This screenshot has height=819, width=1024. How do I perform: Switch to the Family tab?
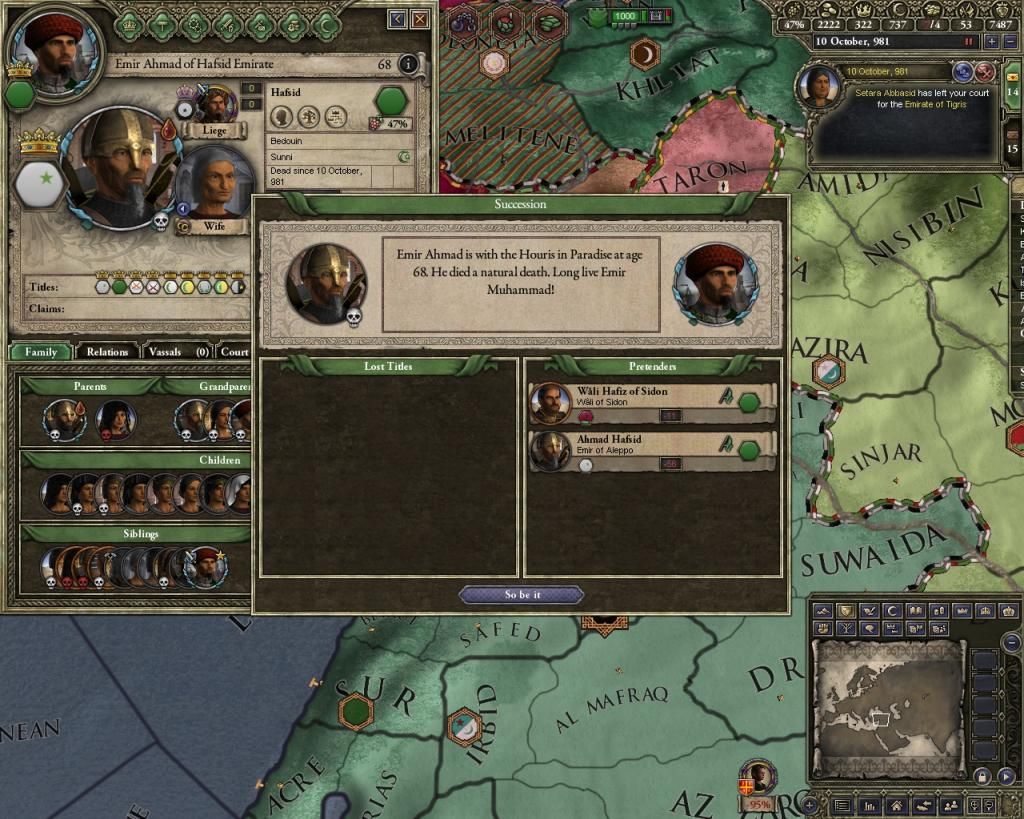click(41, 352)
